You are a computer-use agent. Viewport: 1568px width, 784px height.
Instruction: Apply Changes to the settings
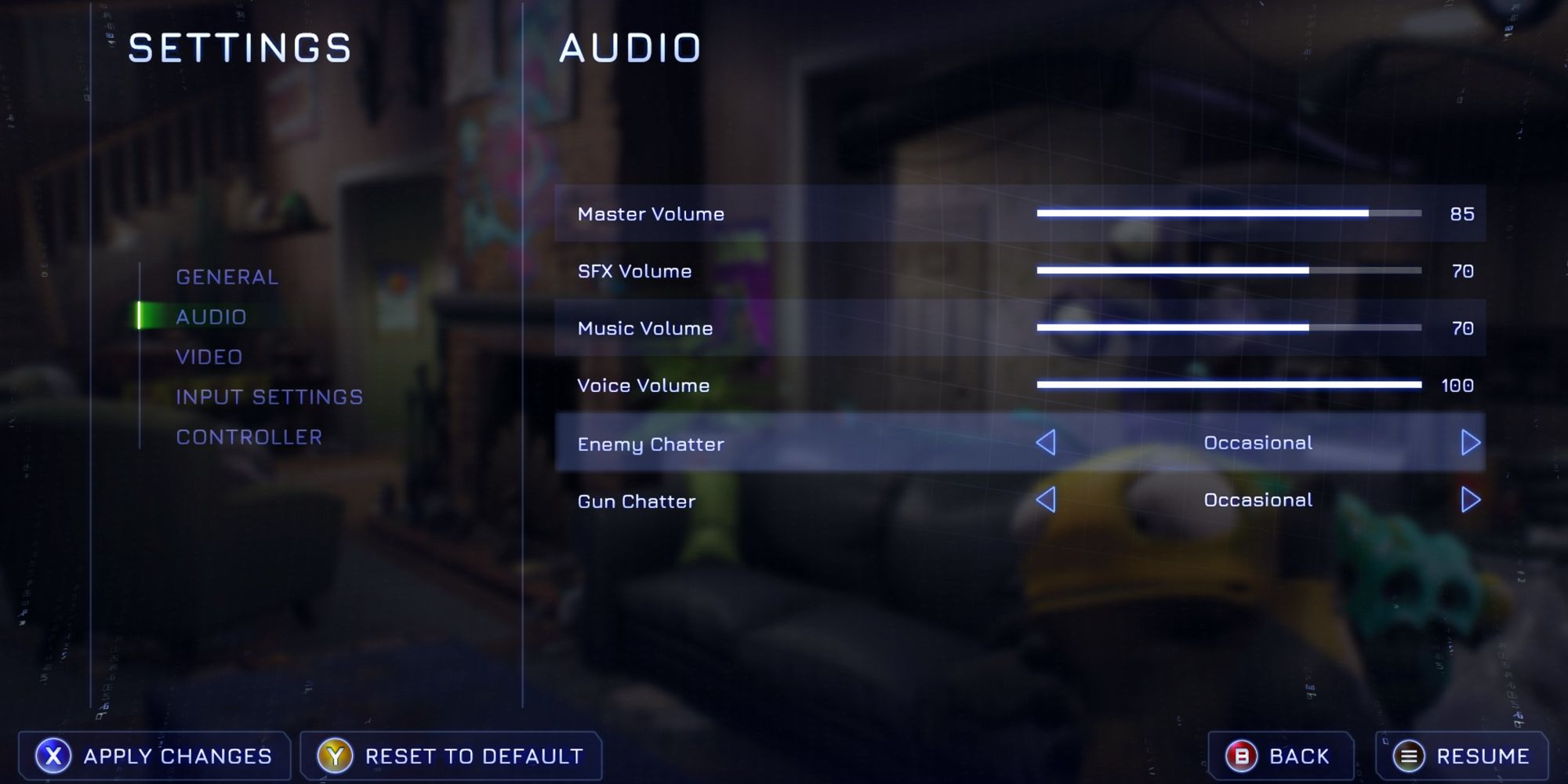point(154,756)
